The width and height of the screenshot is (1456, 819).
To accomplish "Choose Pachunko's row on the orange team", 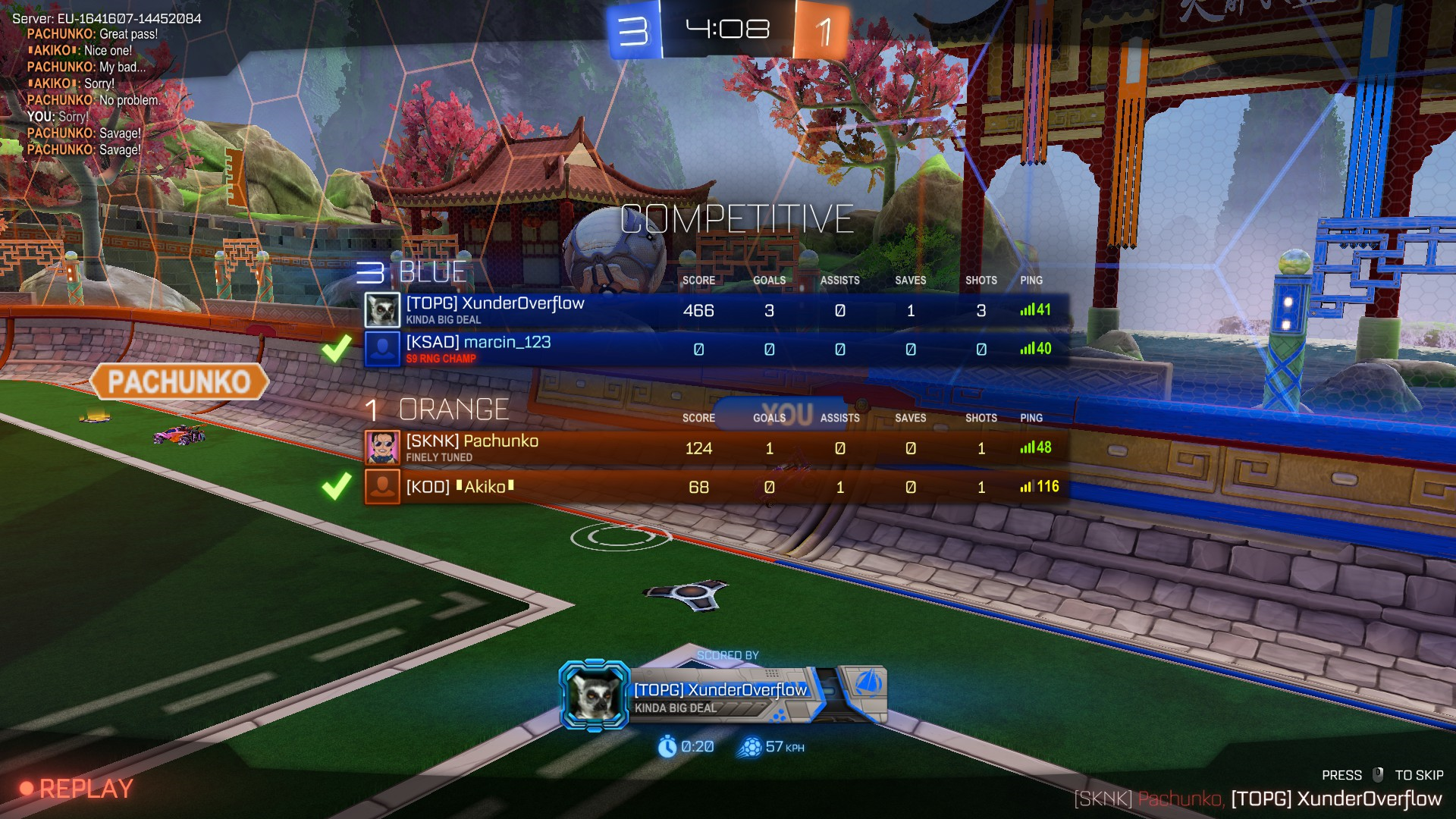I will coord(716,448).
